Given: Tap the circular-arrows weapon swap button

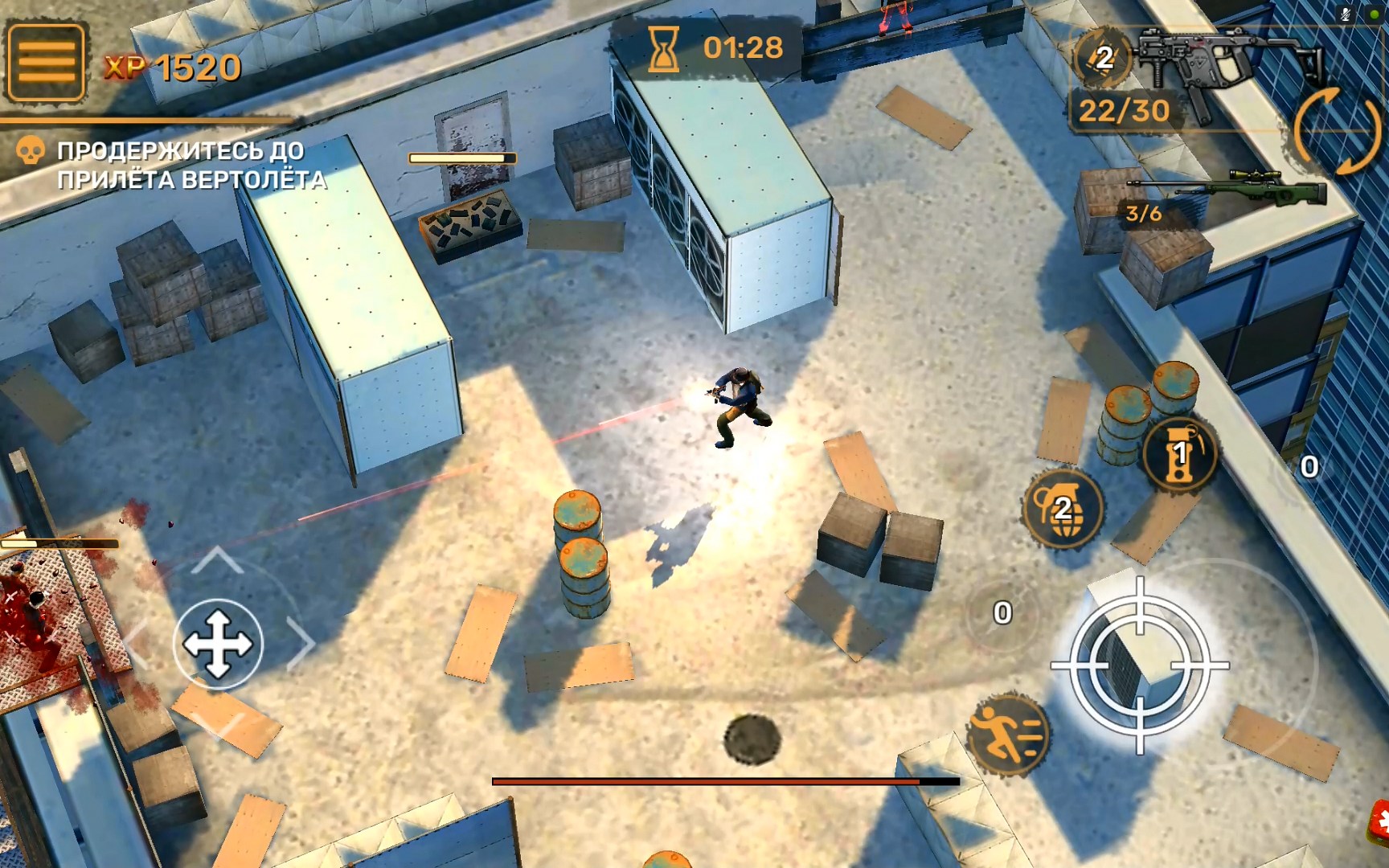Looking at the screenshot, I should [x=1338, y=131].
